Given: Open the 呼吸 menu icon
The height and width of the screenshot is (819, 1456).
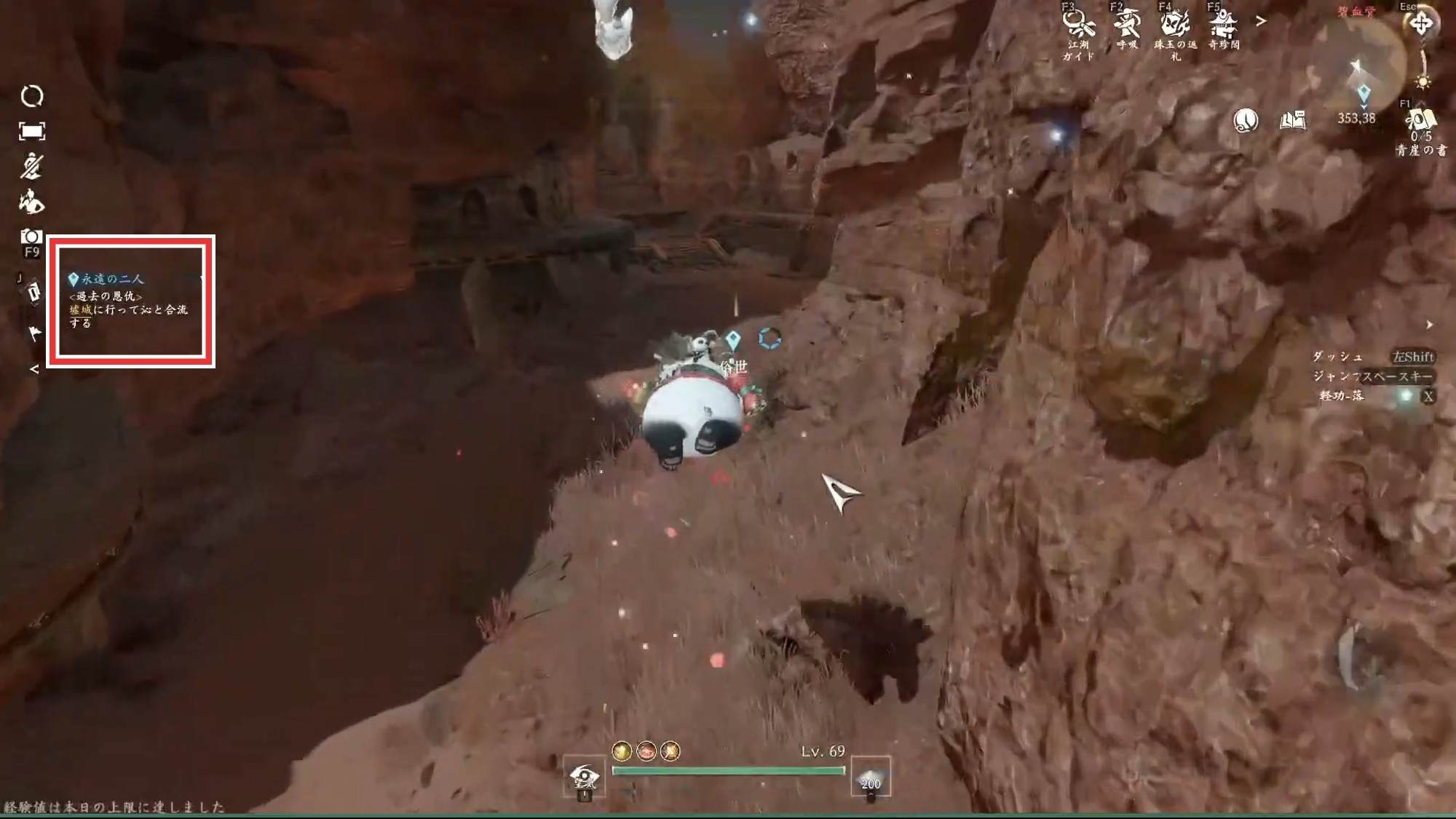Looking at the screenshot, I should [1127, 23].
